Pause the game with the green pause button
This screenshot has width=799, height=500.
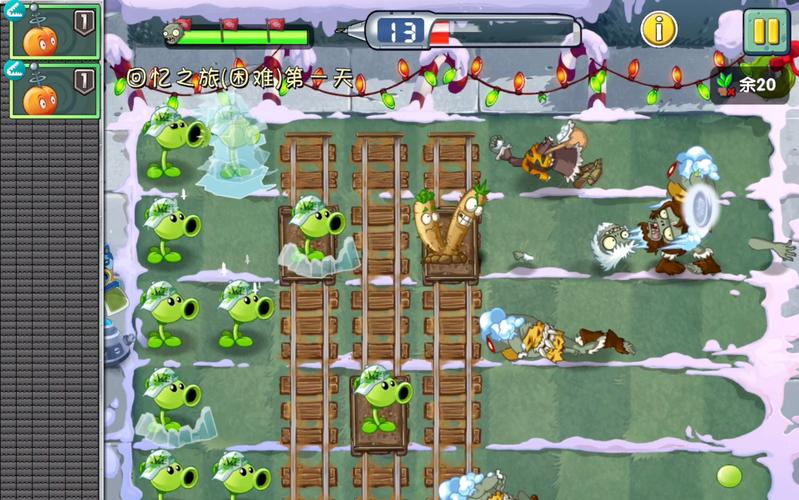pyautogui.click(x=766, y=31)
